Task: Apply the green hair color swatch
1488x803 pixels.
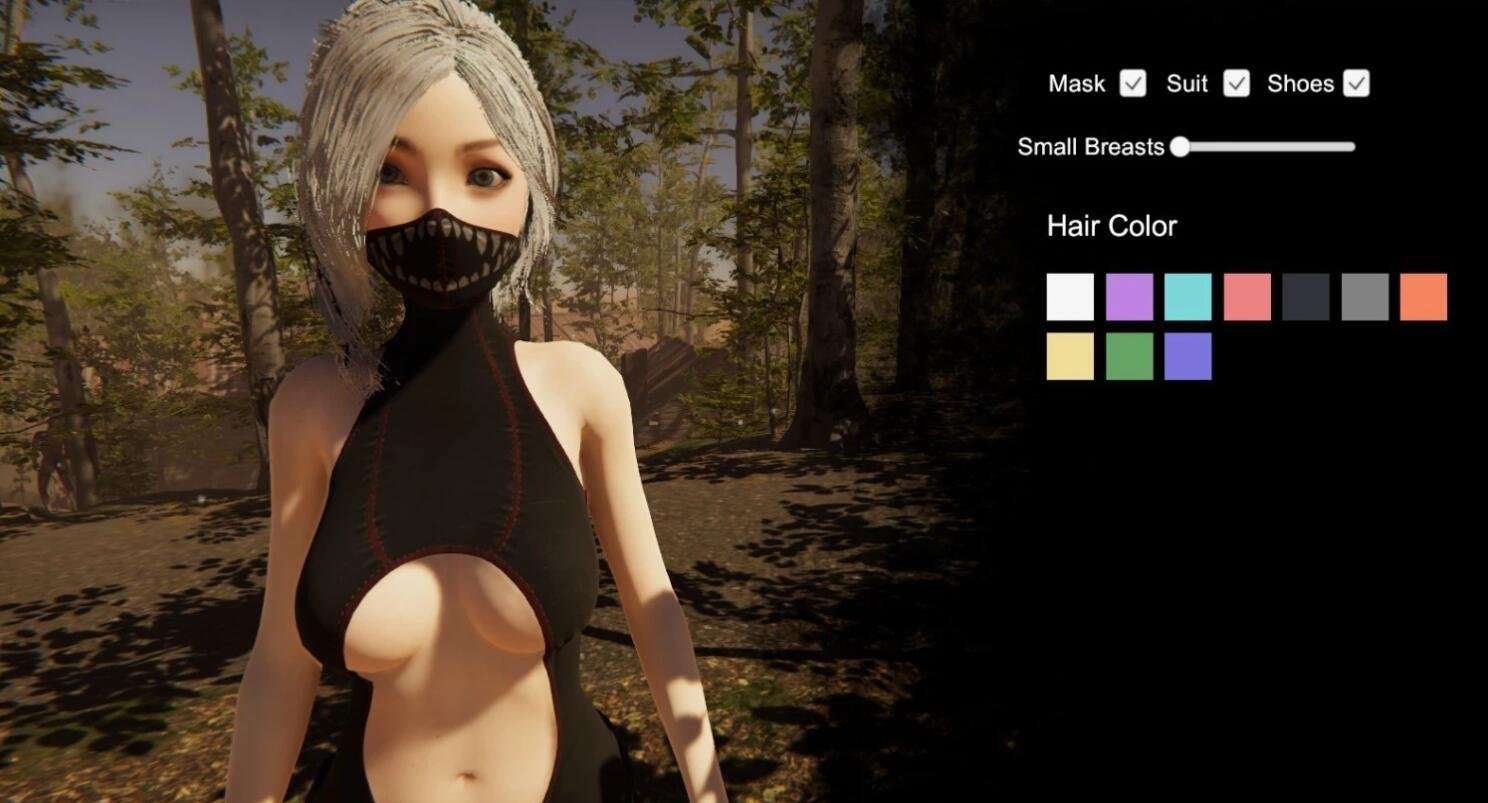Action: pyautogui.click(x=1128, y=356)
